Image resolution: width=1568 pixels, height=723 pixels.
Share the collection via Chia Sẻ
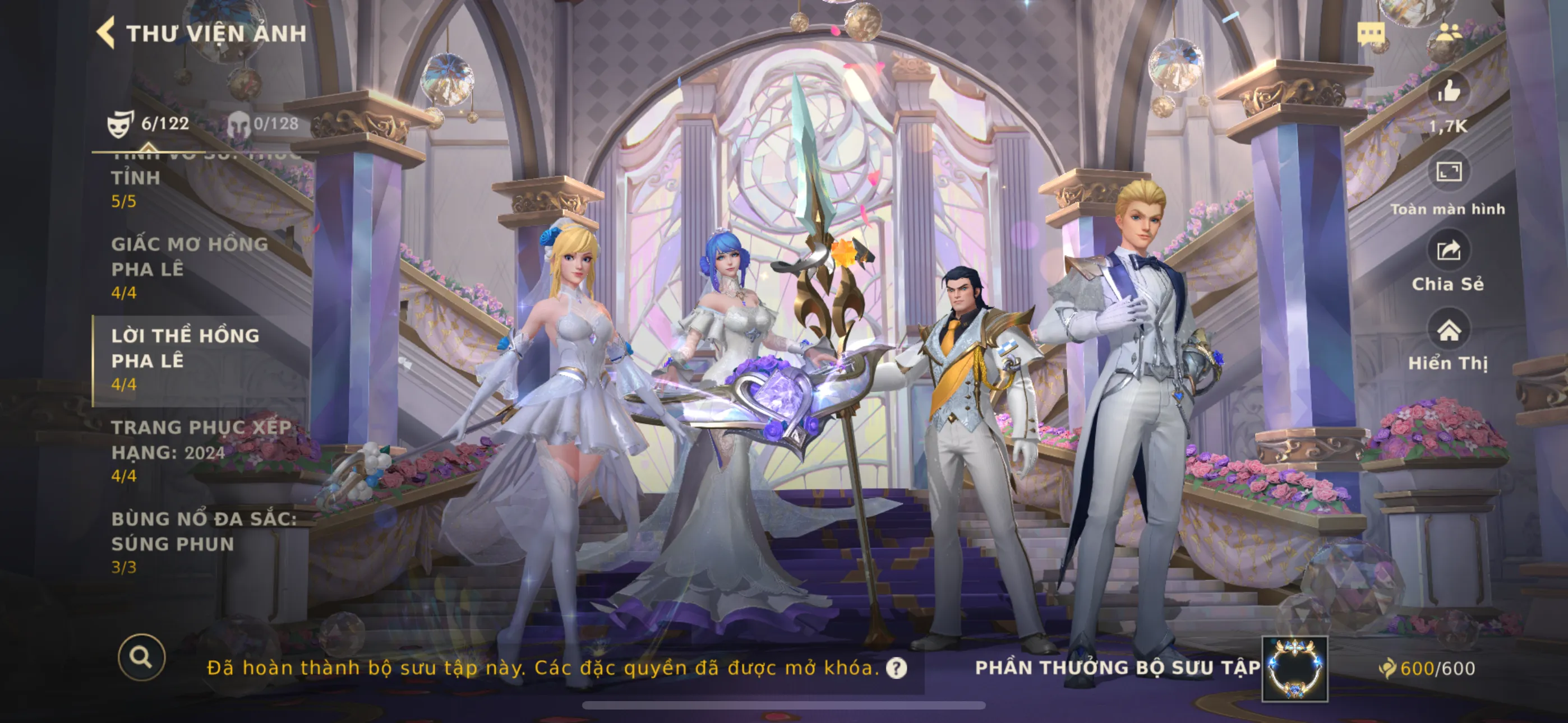1448,251
